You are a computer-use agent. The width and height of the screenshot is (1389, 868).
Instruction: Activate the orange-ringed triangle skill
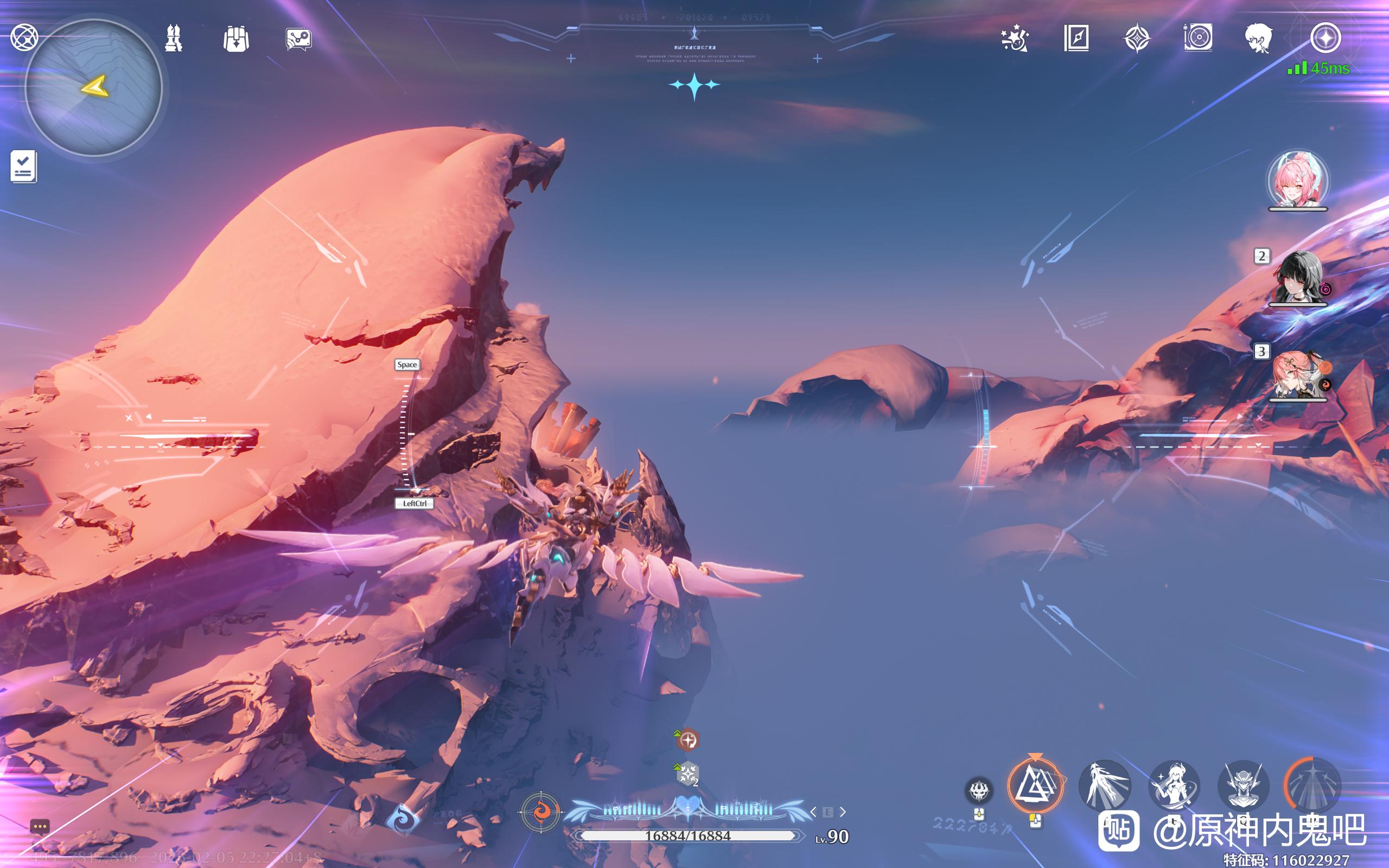(x=1035, y=786)
